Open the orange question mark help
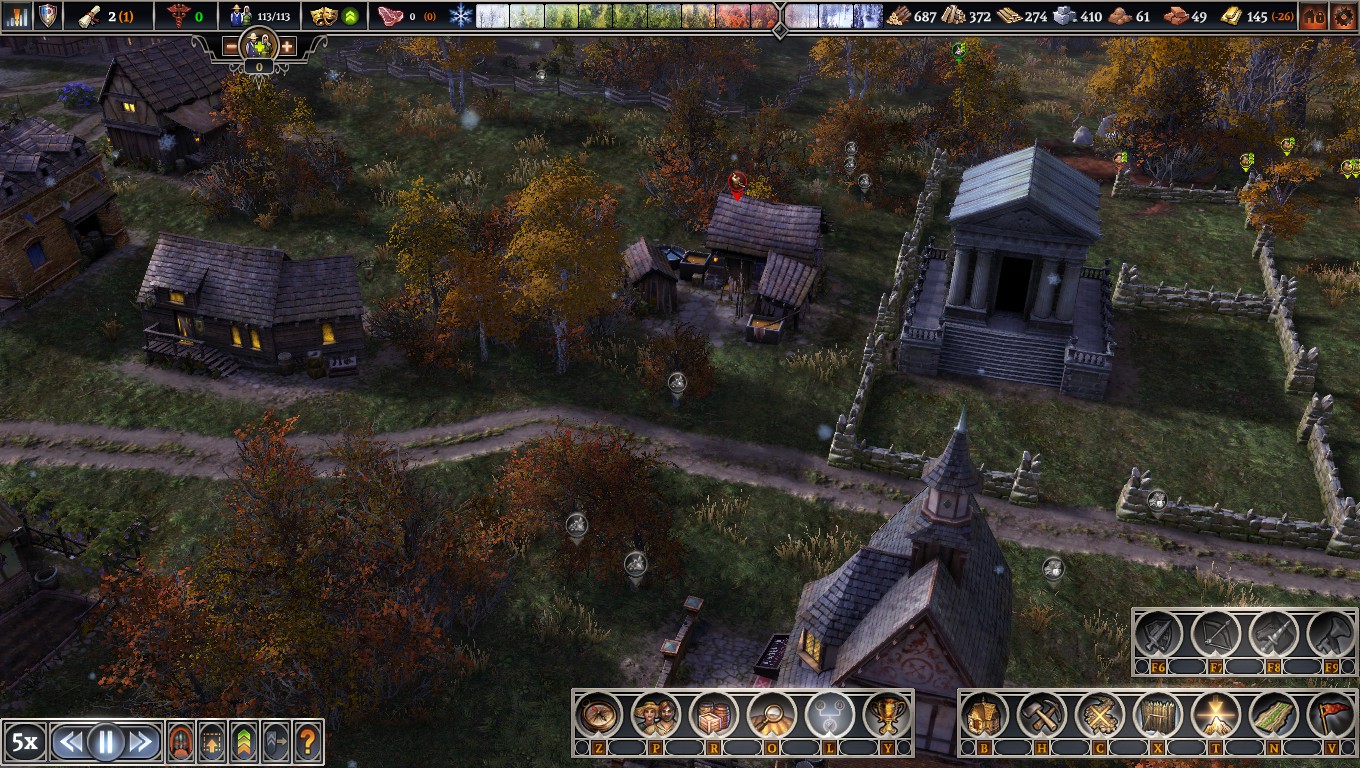This screenshot has height=768, width=1360. click(307, 741)
